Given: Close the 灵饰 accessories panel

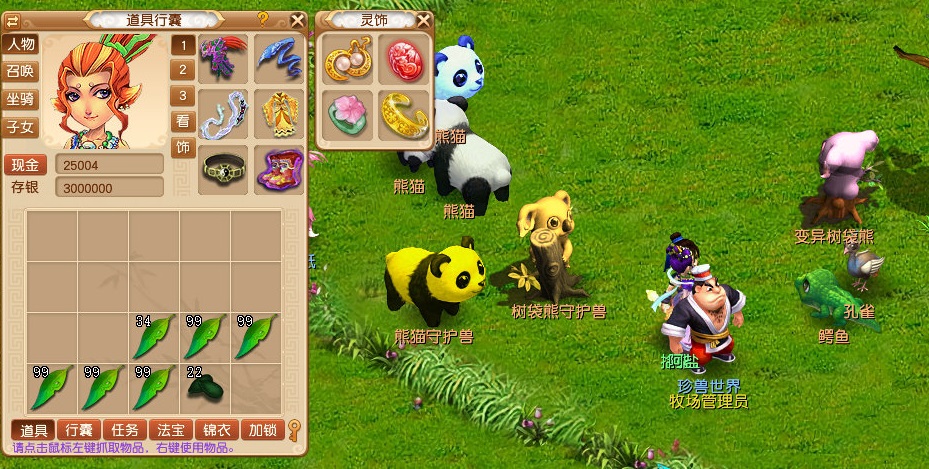Looking at the screenshot, I should 424,20.
